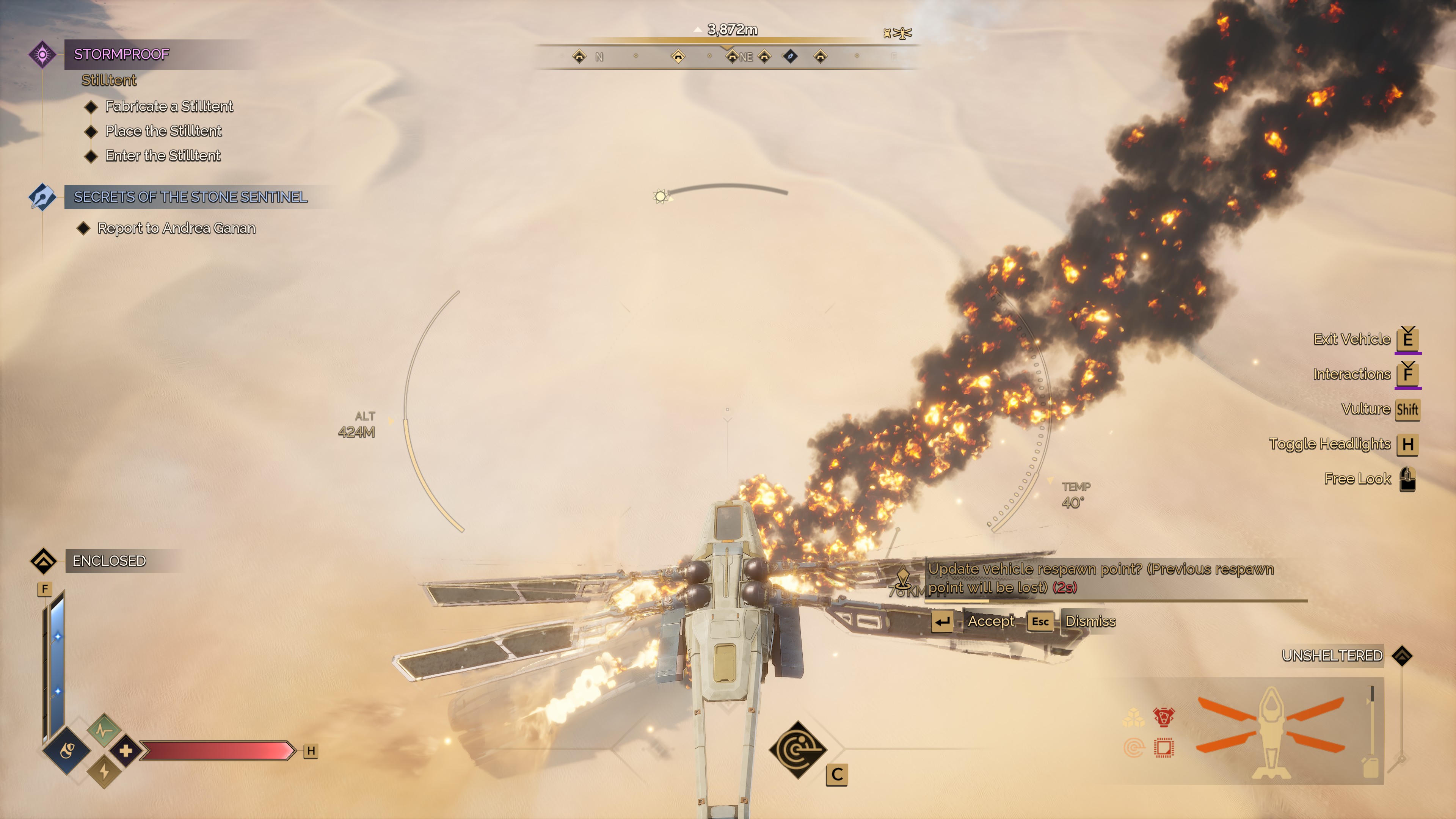Open the Stormproof quest tracker
The height and width of the screenshot is (819, 1456).
121,54
